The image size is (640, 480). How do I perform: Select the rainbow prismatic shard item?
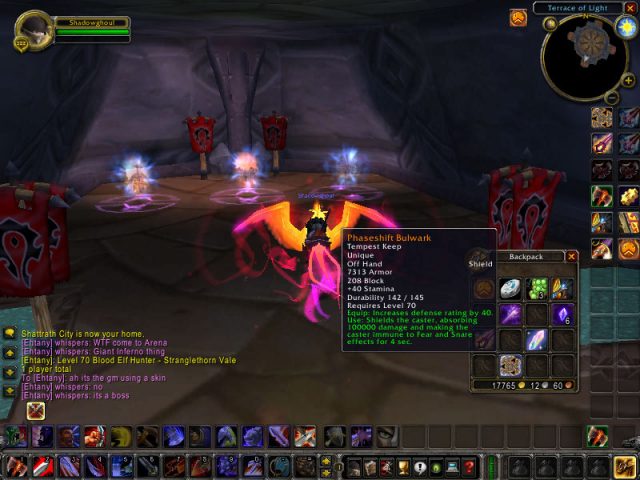pos(537,340)
